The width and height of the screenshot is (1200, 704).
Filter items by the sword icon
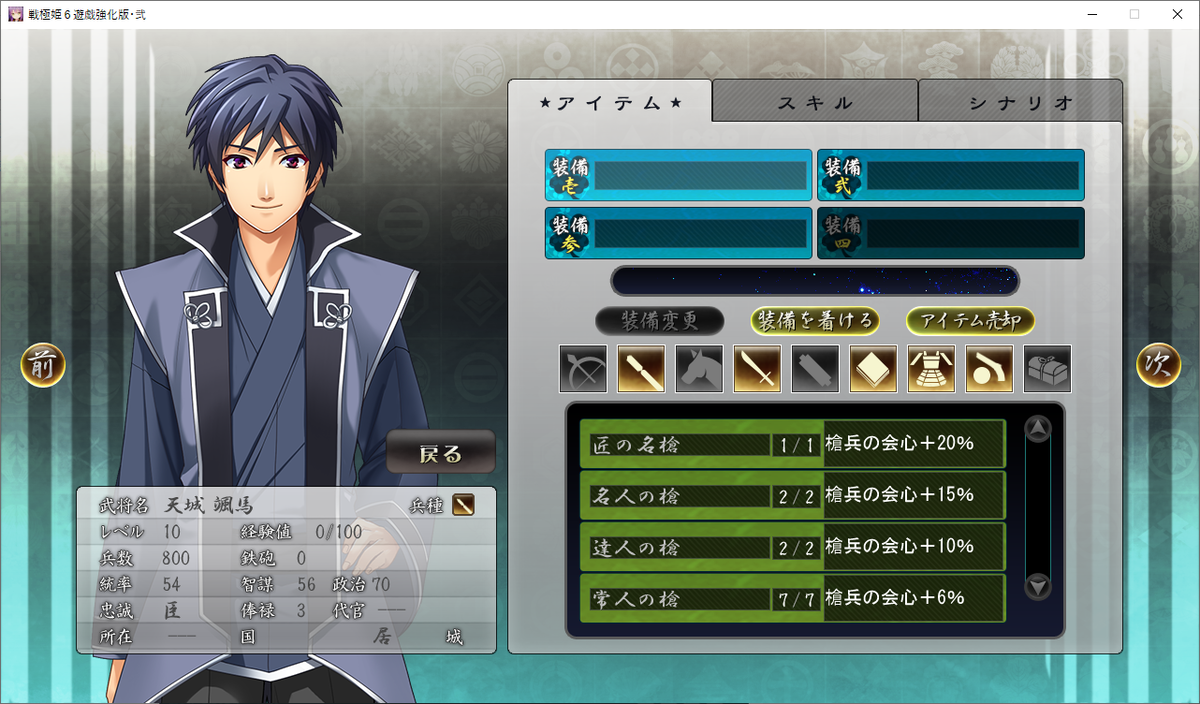coord(758,369)
